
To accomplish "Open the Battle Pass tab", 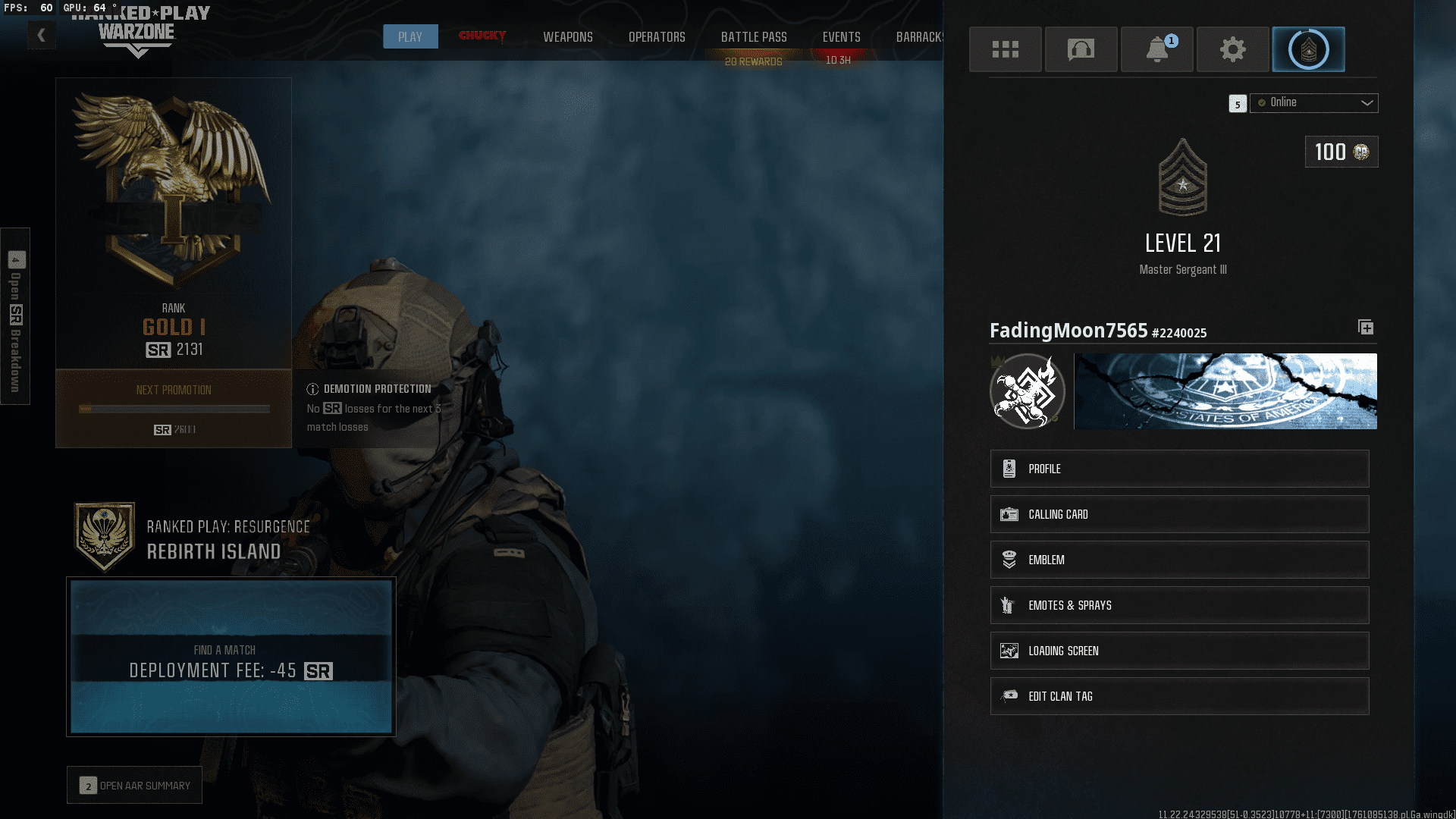I will [754, 36].
